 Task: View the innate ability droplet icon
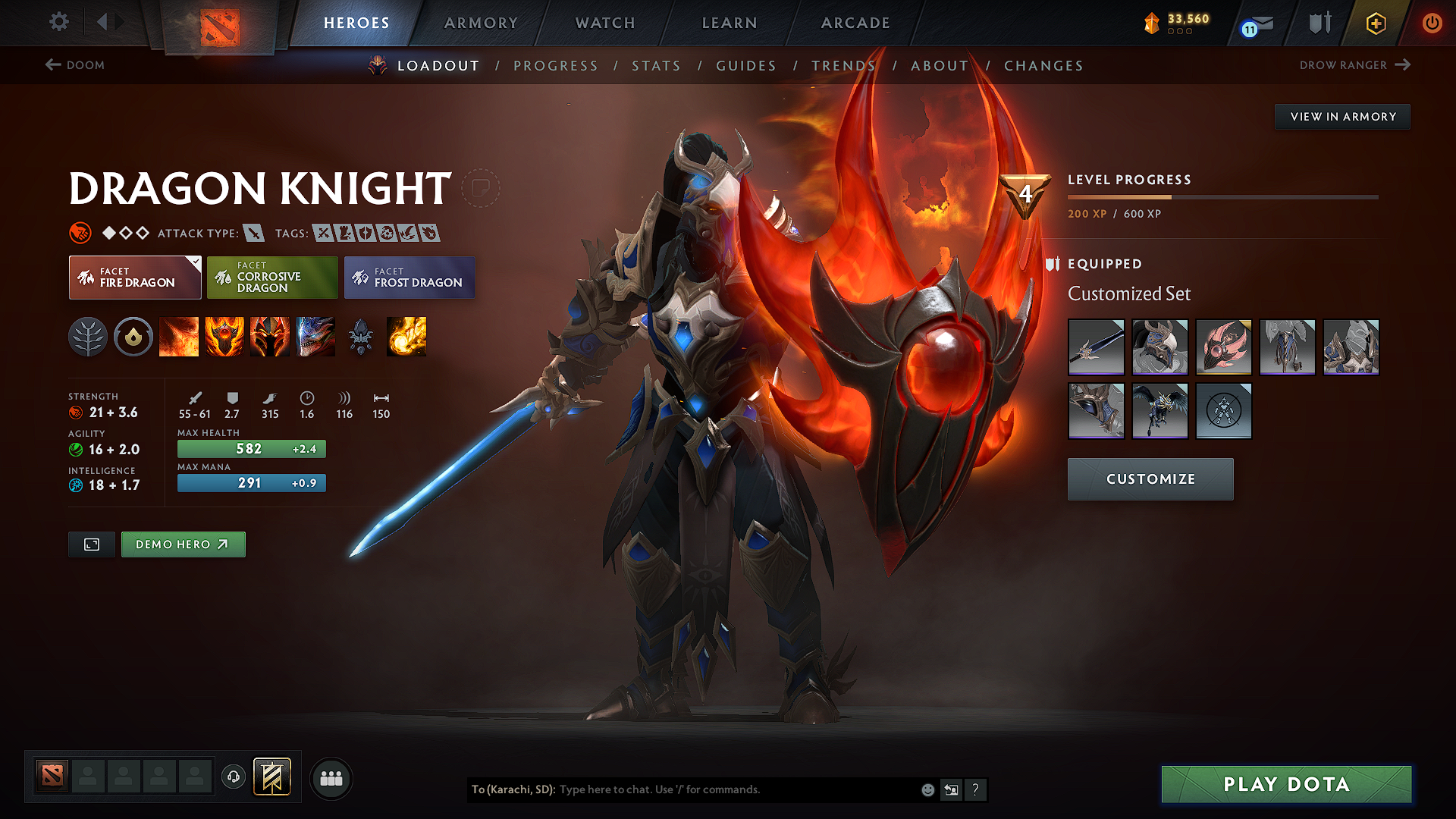133,337
